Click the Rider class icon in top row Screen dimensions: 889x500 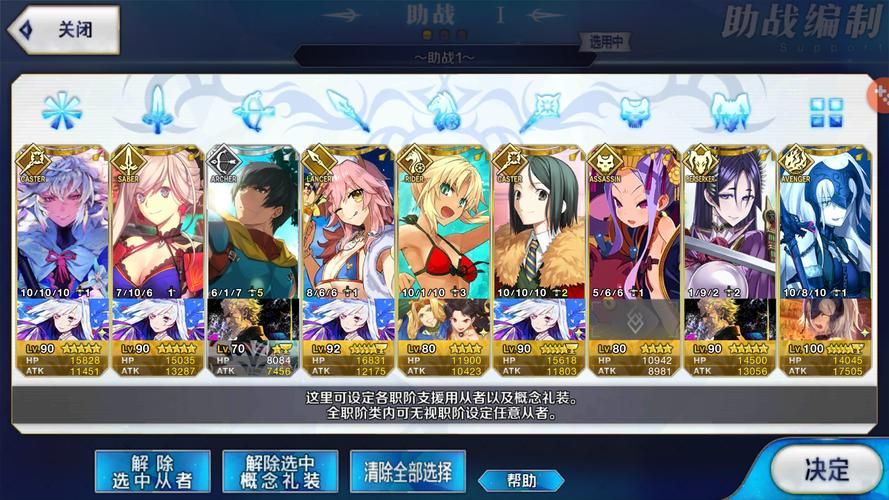point(445,110)
